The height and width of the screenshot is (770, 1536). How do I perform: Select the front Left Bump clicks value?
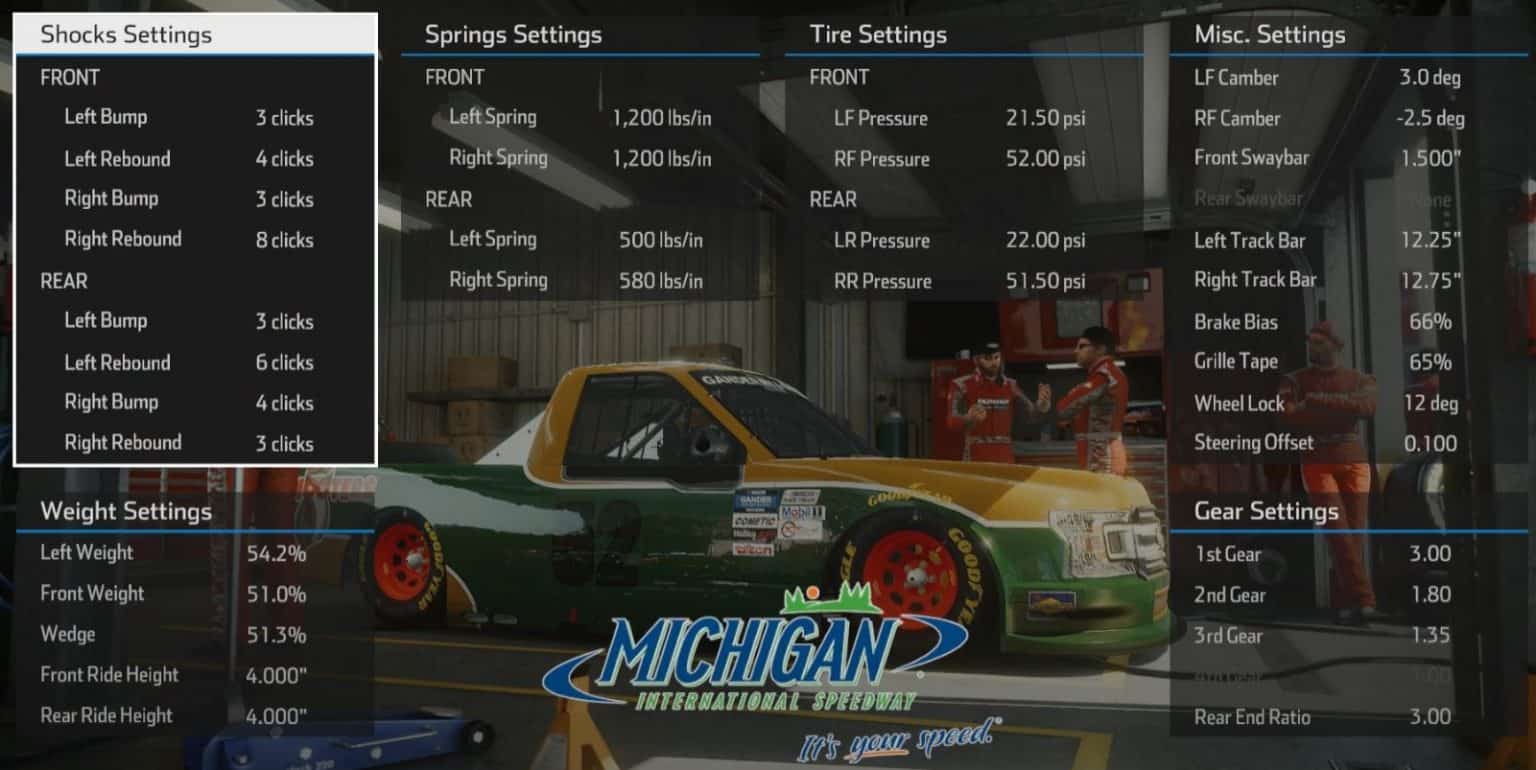[283, 117]
